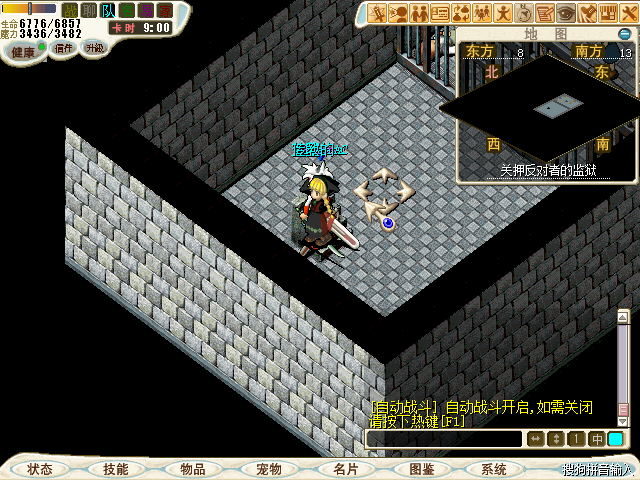Open the 宠物 pets menu
640x480 pixels.
point(268,469)
